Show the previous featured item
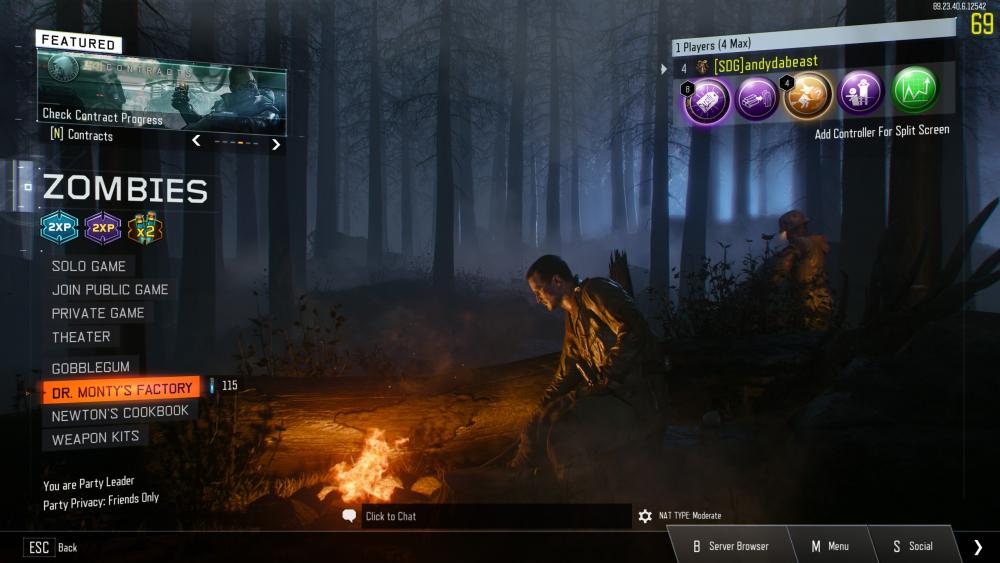Screen dimensions: 1000x563 click(196, 141)
